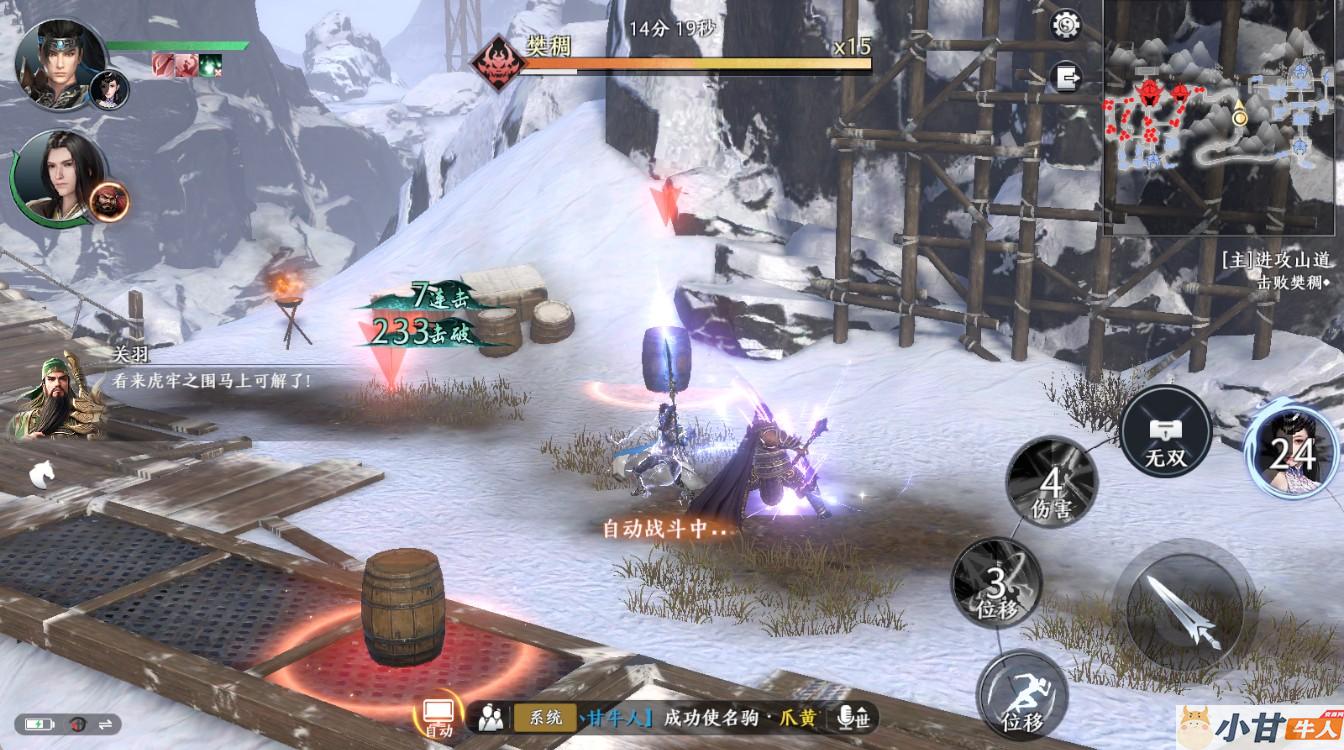Tap the running-figure 位移 dash button
The width and height of the screenshot is (1344, 750).
click(x=1022, y=694)
